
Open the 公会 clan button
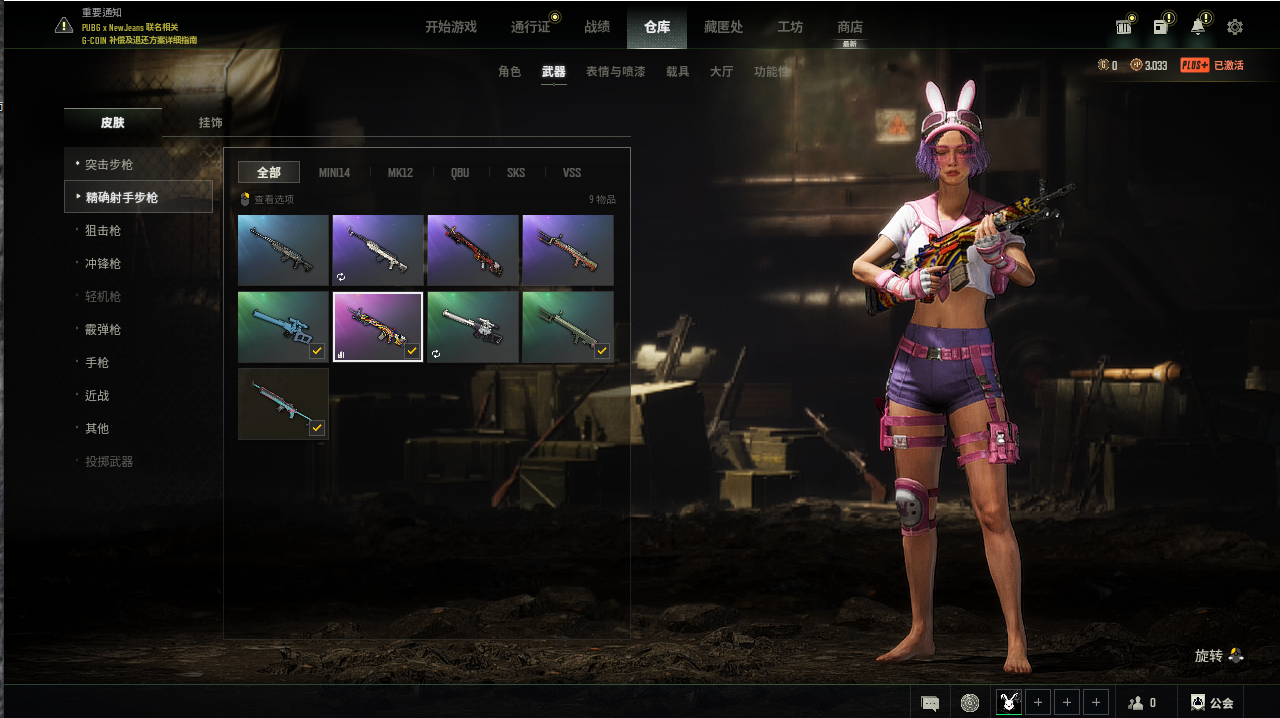(1211, 703)
